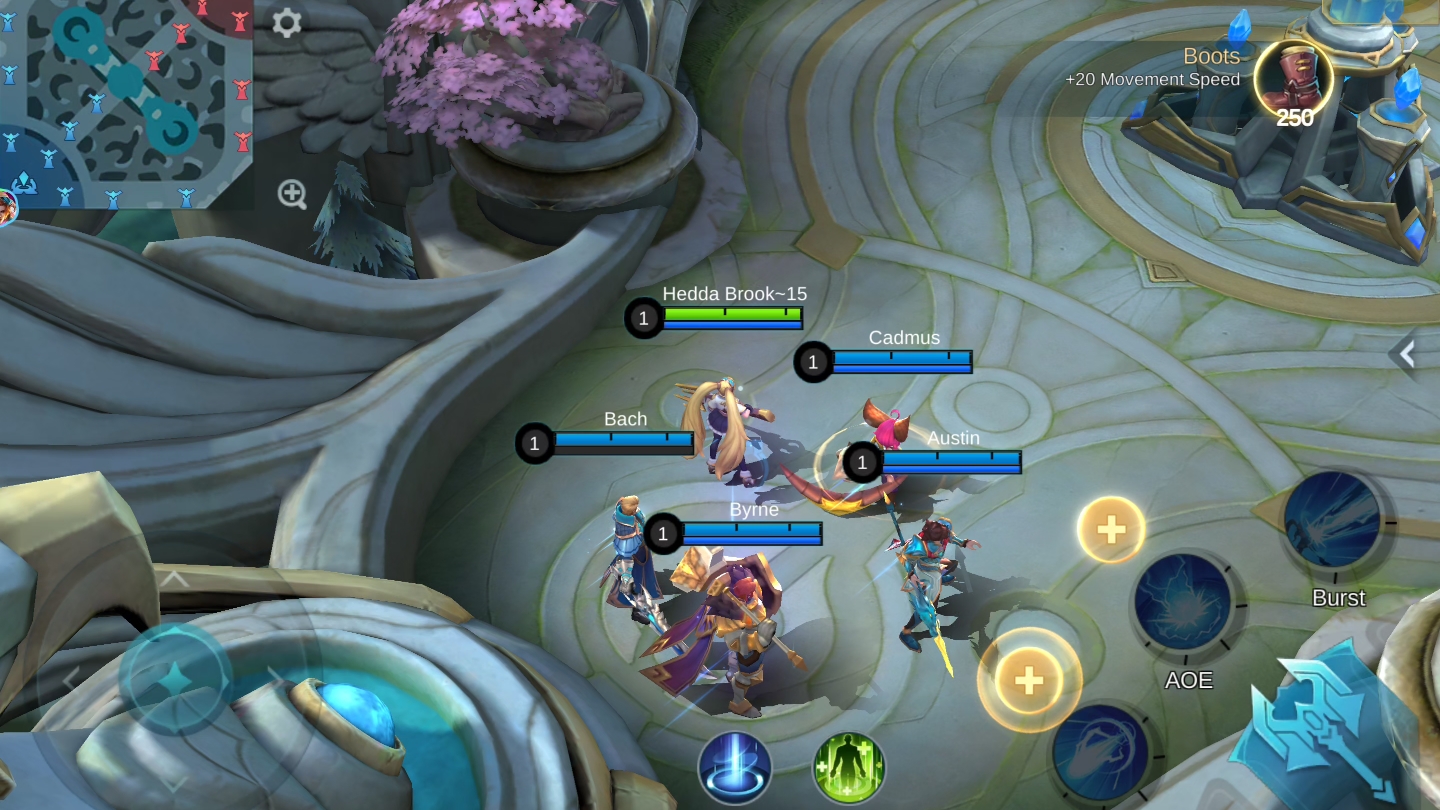Buy the recommended Boots for 250
Screen dimensions: 1440x810
pyautogui.click(x=1293, y=78)
